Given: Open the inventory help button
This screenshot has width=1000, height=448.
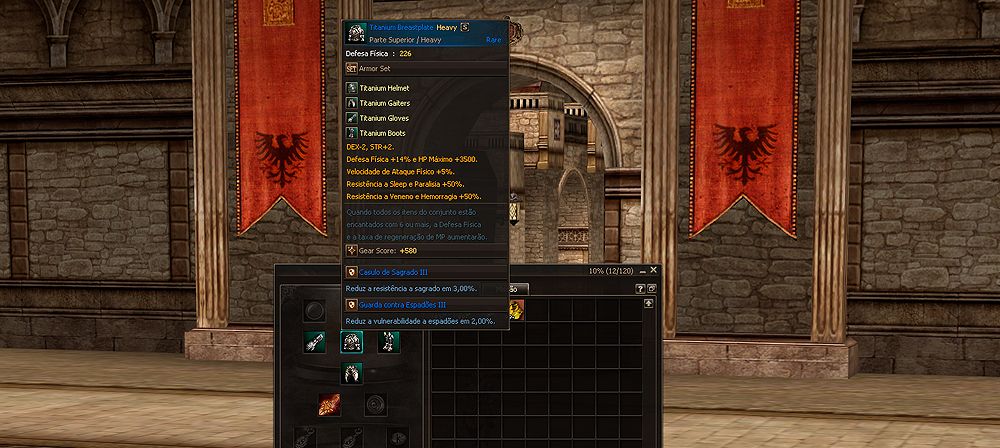Looking at the screenshot, I should pos(641,288).
